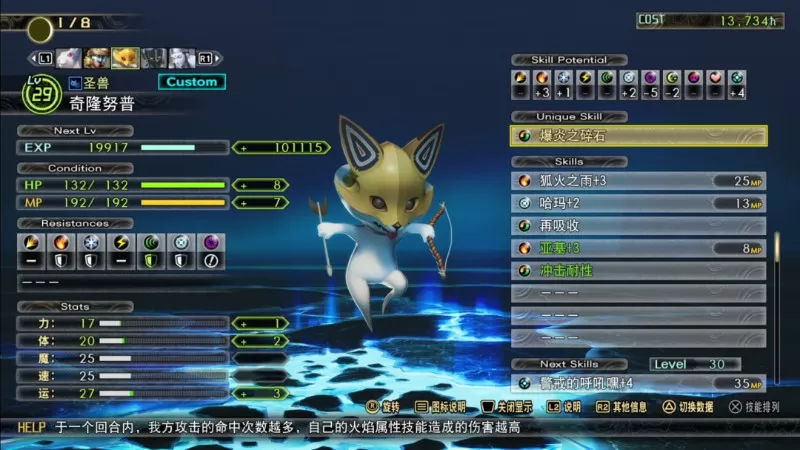Open the Custom label button
The image size is (800, 450).
(x=191, y=82)
